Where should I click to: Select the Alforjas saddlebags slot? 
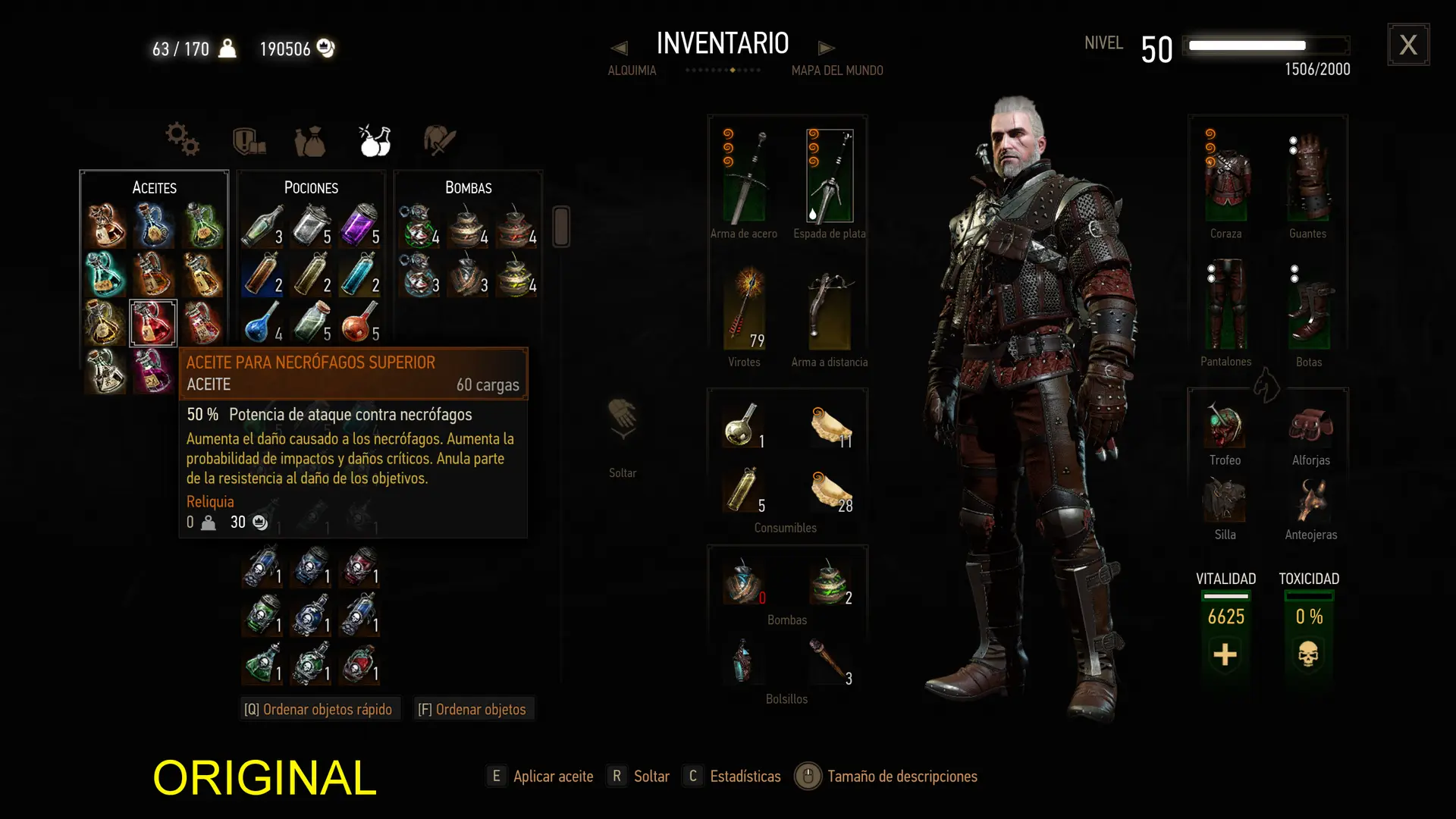(x=1310, y=426)
